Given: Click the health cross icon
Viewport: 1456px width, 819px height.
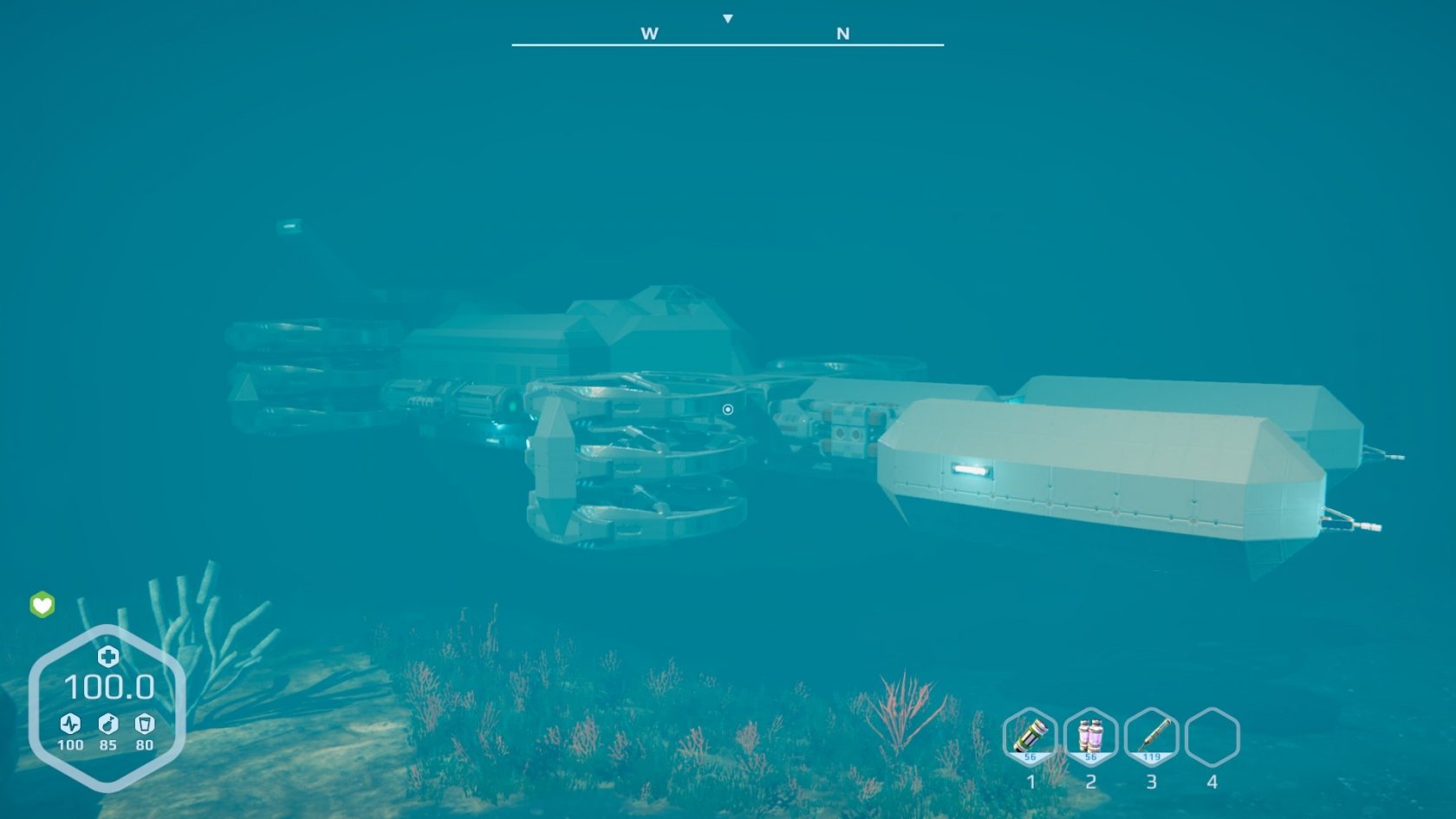Looking at the screenshot, I should (107, 656).
